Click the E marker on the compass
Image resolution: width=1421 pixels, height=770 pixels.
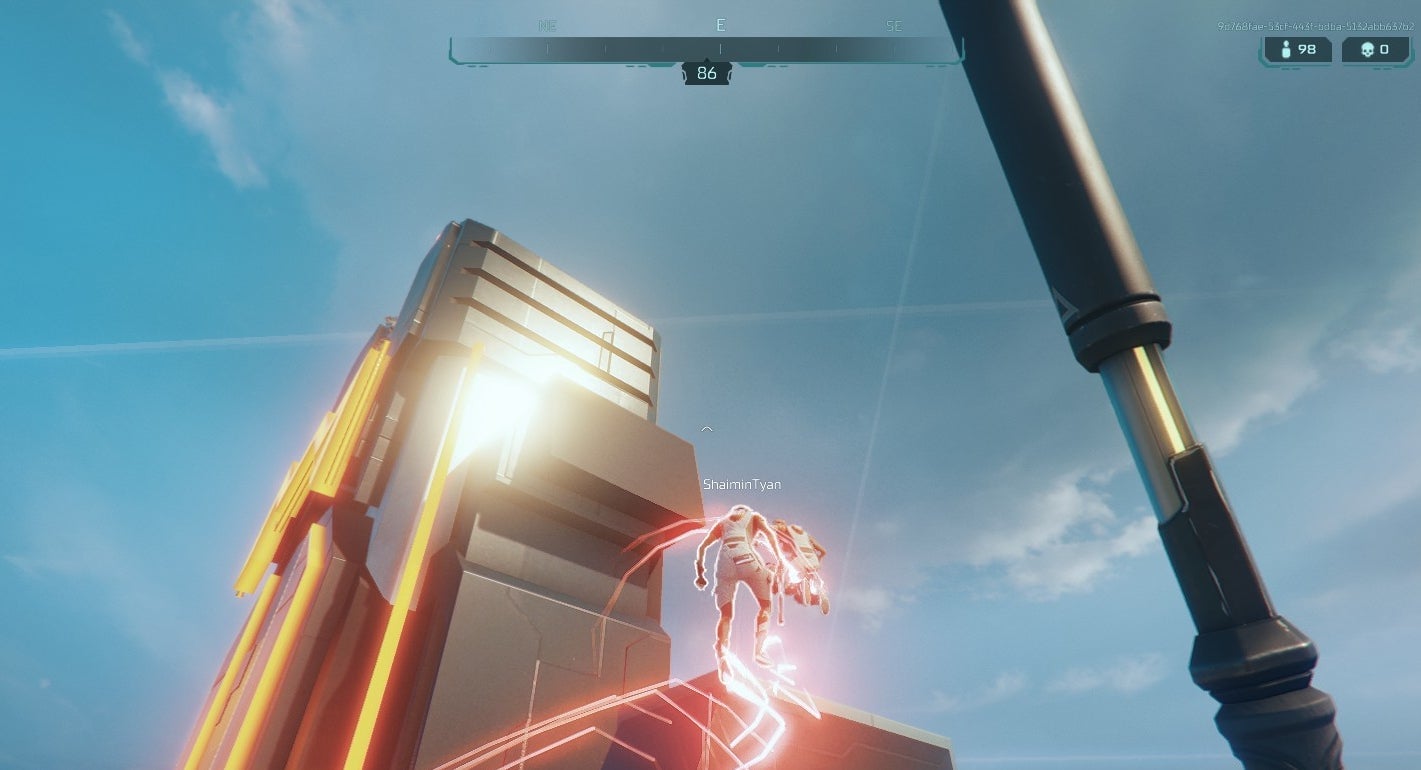click(720, 25)
